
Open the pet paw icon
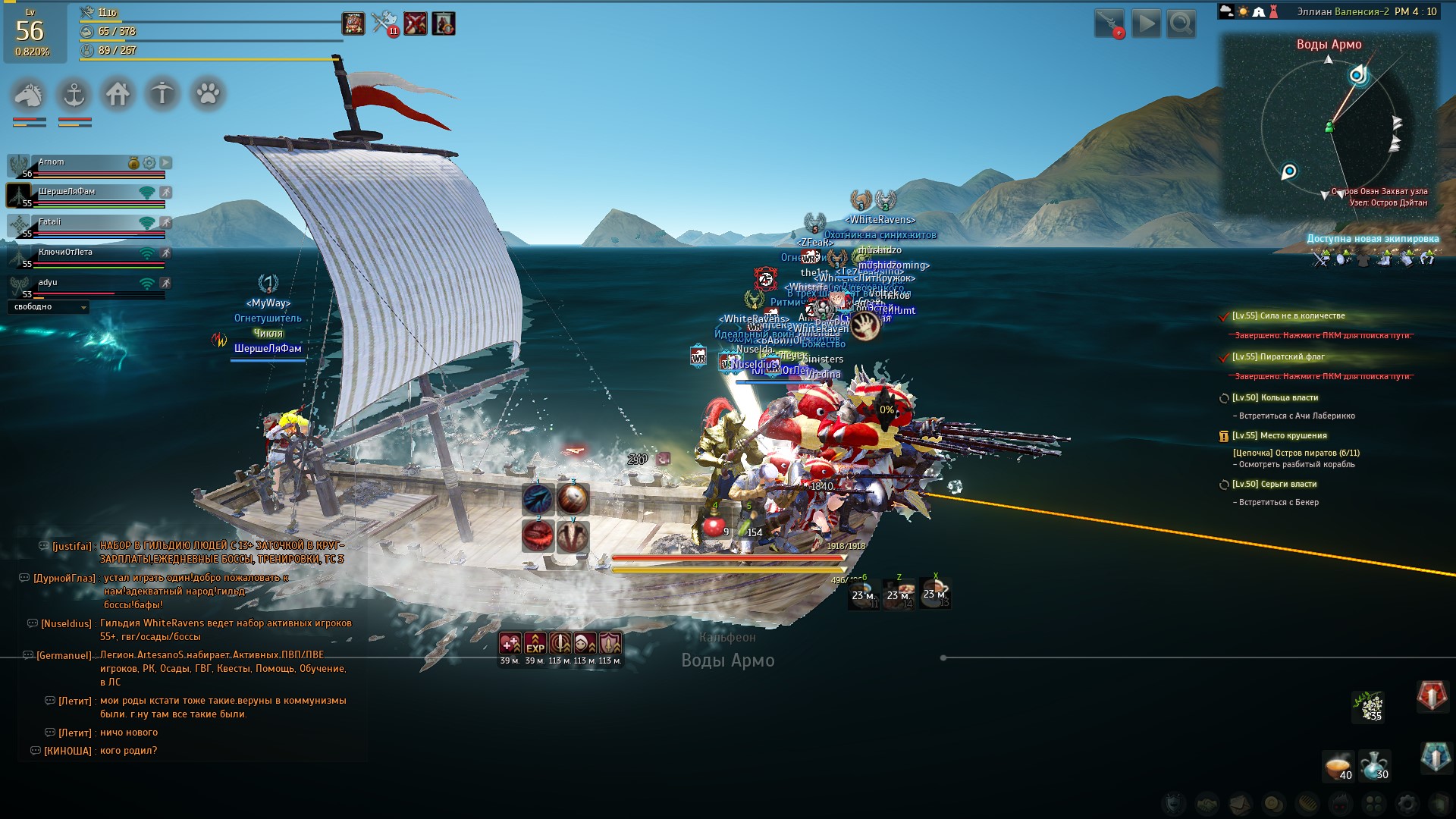(208, 95)
